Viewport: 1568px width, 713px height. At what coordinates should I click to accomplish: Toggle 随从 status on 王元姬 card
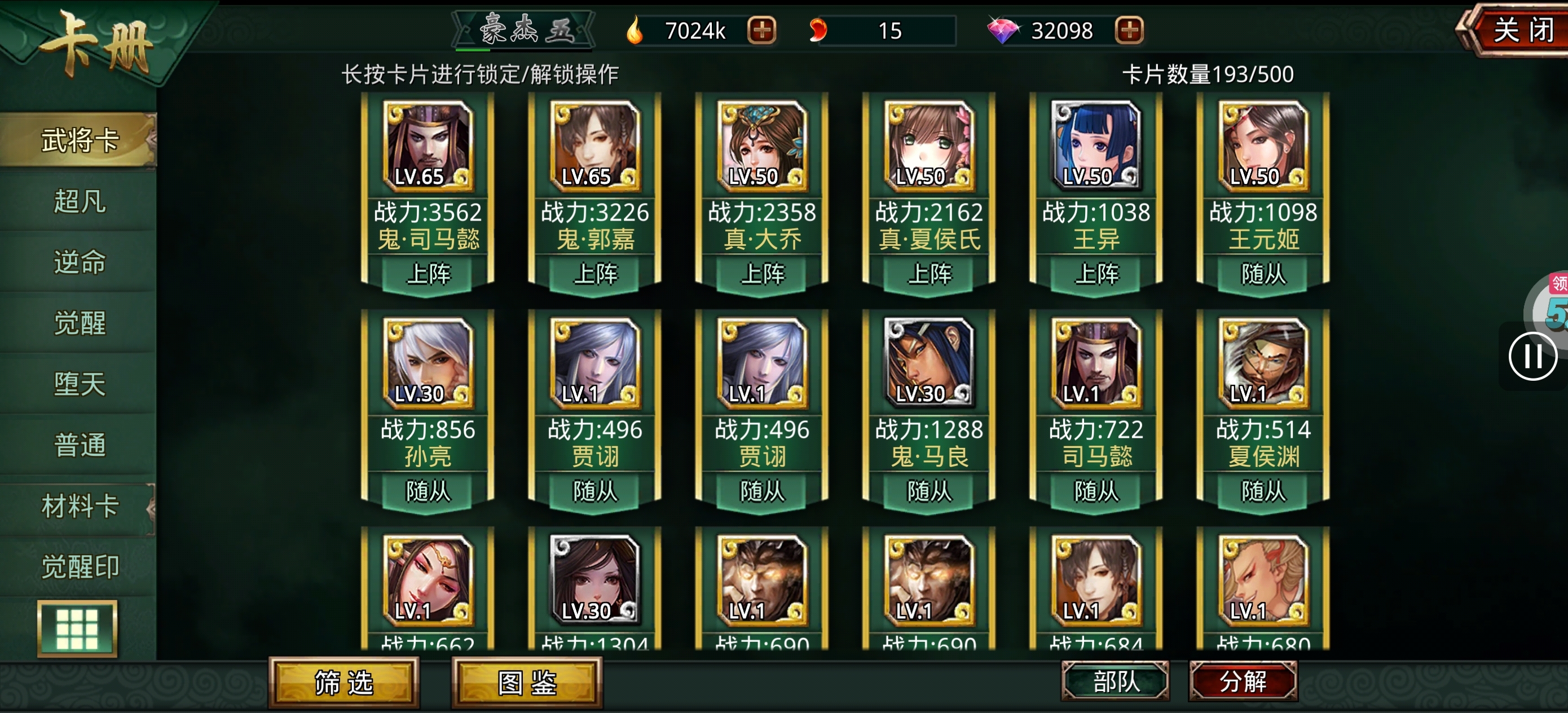coord(1265,275)
